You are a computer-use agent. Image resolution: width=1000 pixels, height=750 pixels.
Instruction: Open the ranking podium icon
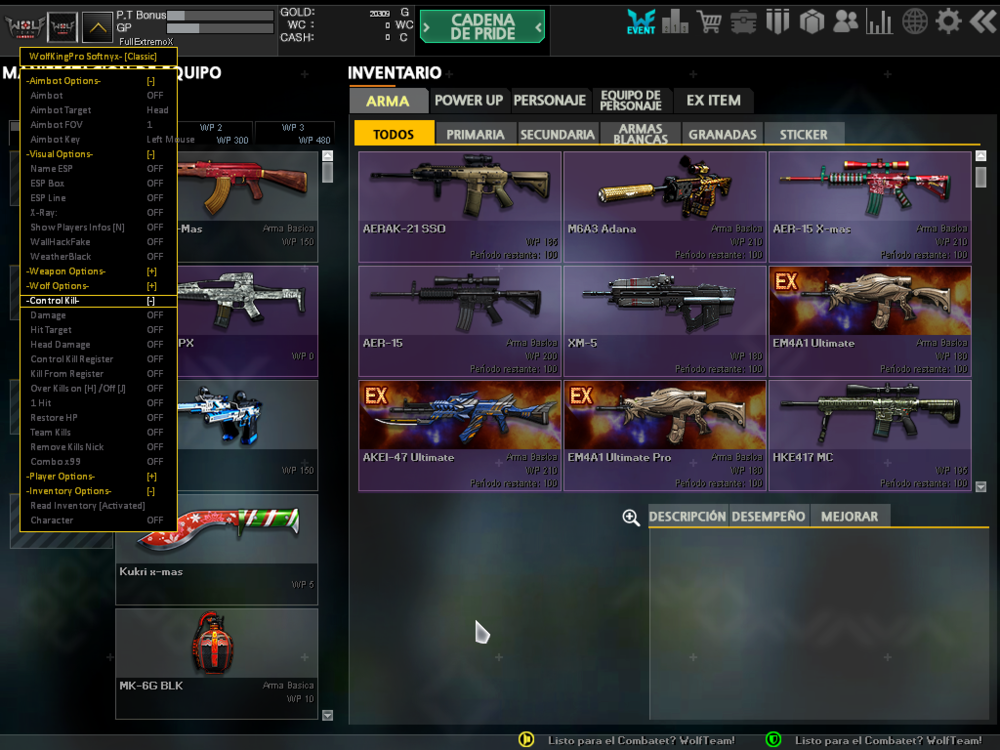pos(675,22)
